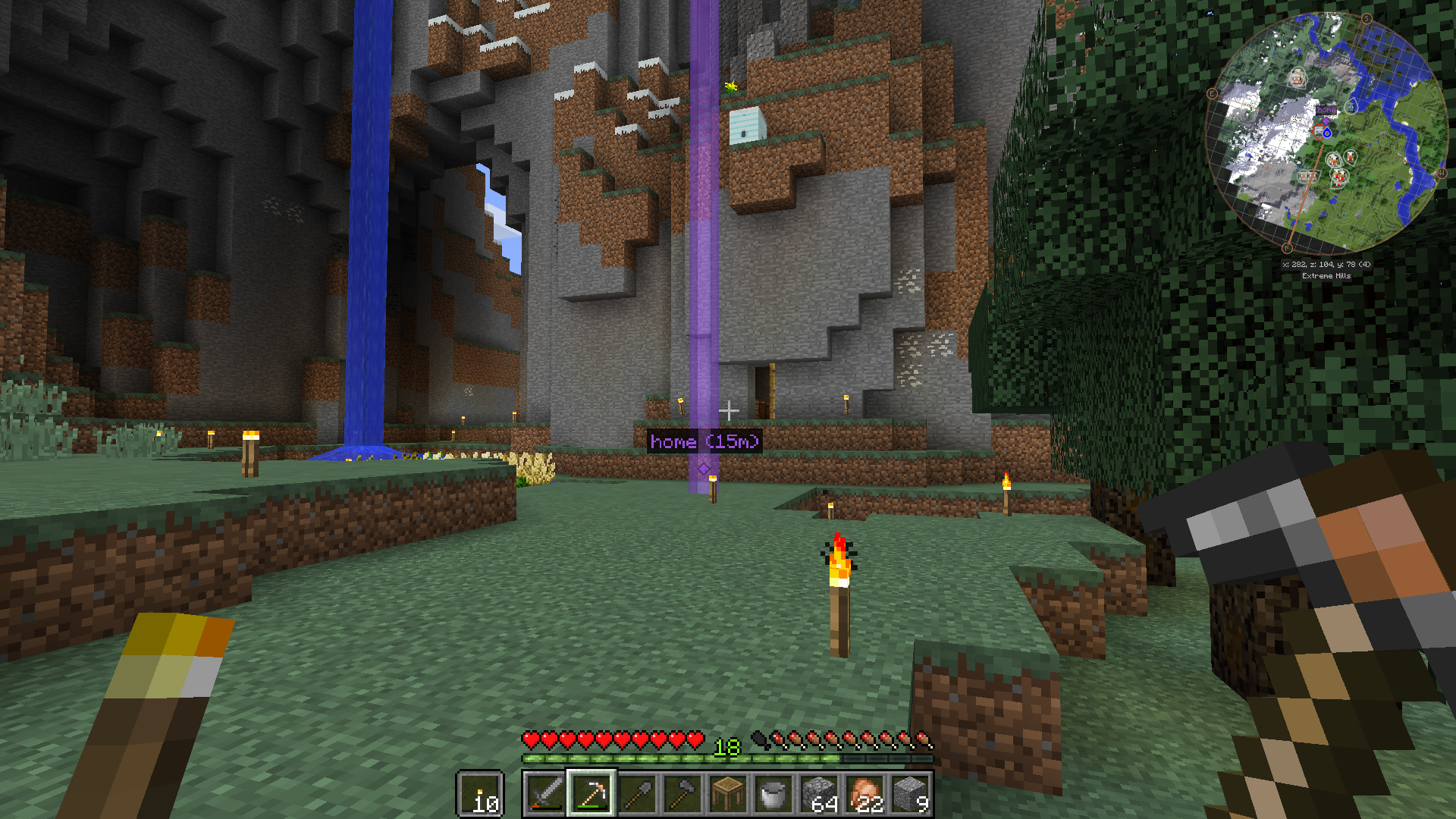Select the blue player marker on minimap
Viewport: 1456px width, 819px height.
tap(1327, 133)
